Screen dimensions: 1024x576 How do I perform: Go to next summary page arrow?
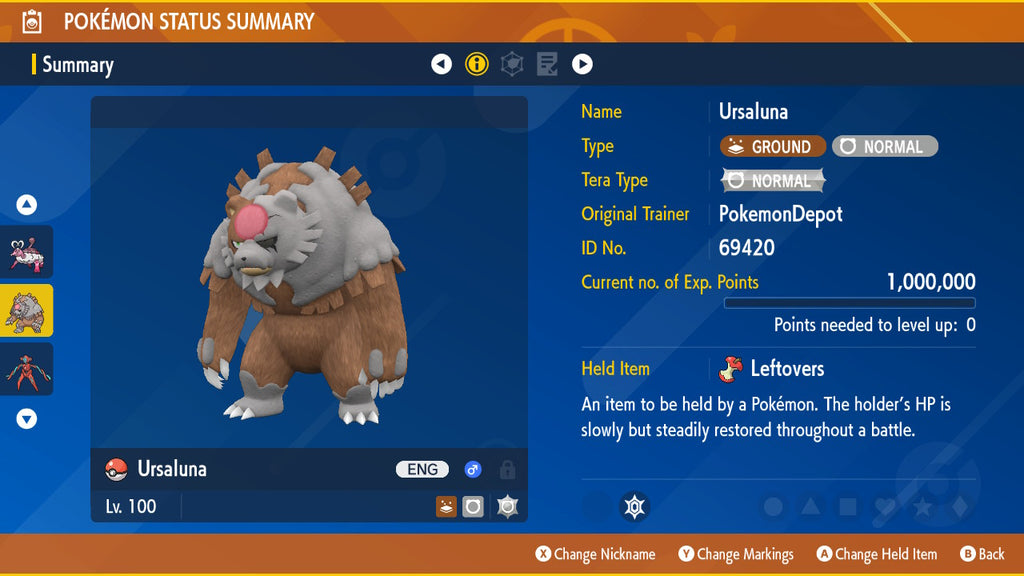pyautogui.click(x=582, y=65)
